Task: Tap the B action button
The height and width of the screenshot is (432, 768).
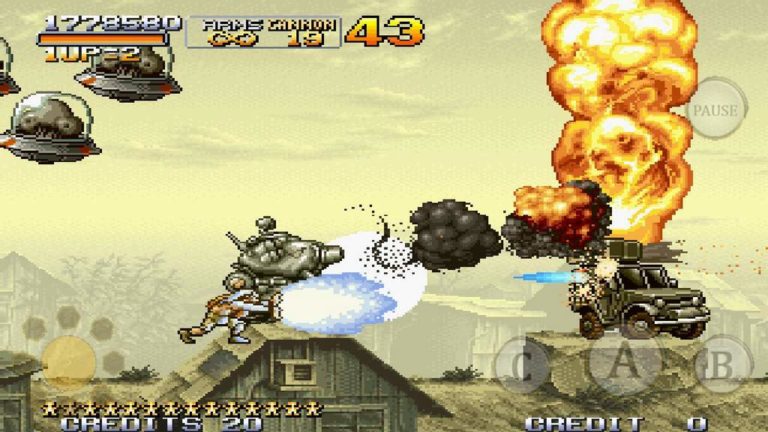Action: click(x=723, y=364)
